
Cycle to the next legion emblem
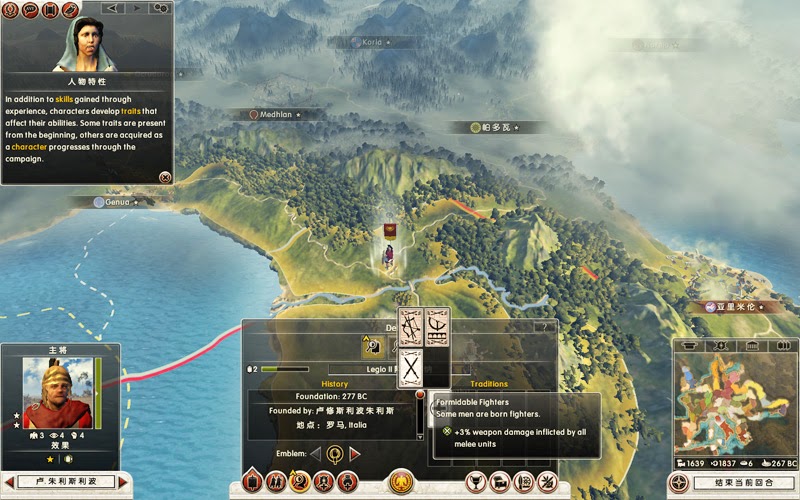tap(354, 454)
